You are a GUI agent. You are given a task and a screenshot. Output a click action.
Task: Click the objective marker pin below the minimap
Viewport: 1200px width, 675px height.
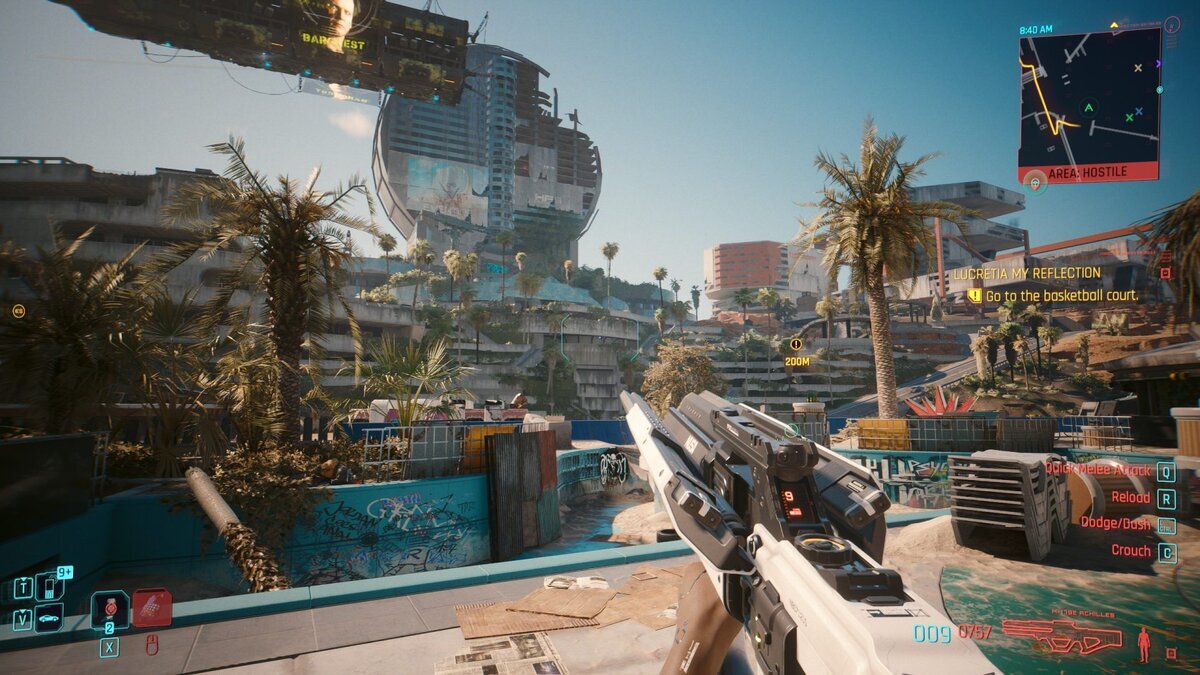tap(1034, 181)
